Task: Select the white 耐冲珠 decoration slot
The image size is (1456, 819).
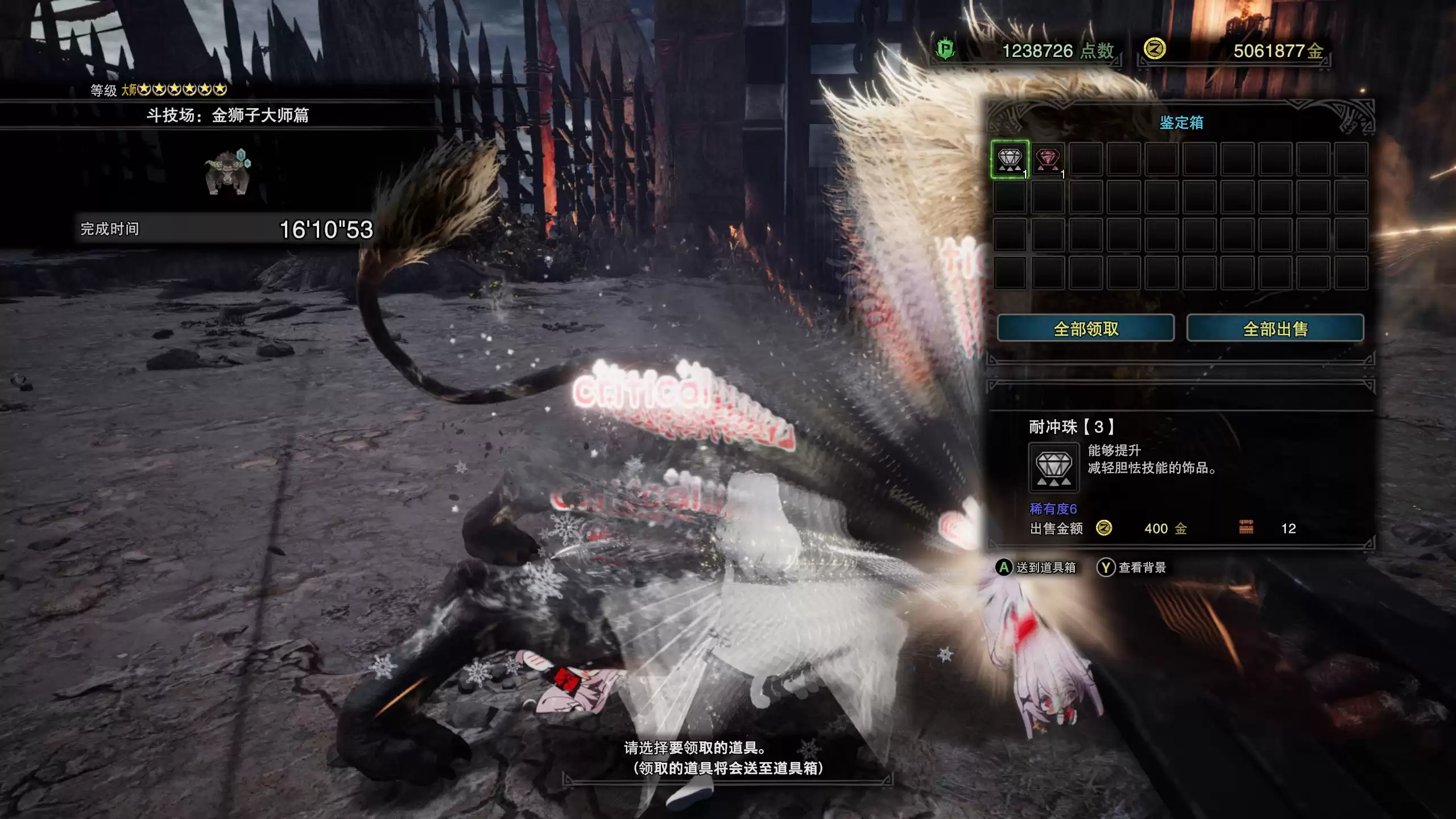Action: 1010,159
